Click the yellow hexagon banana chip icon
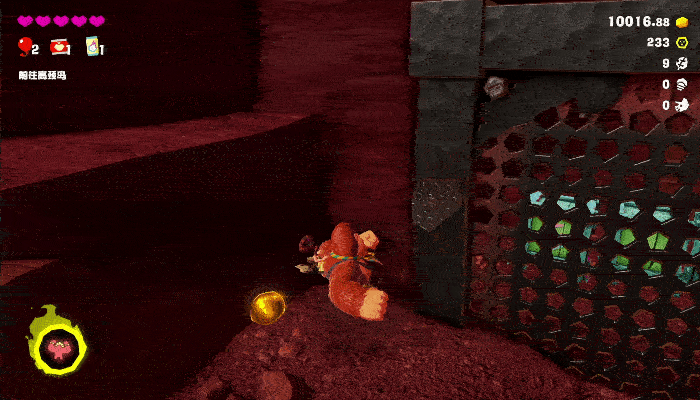 coord(682,42)
